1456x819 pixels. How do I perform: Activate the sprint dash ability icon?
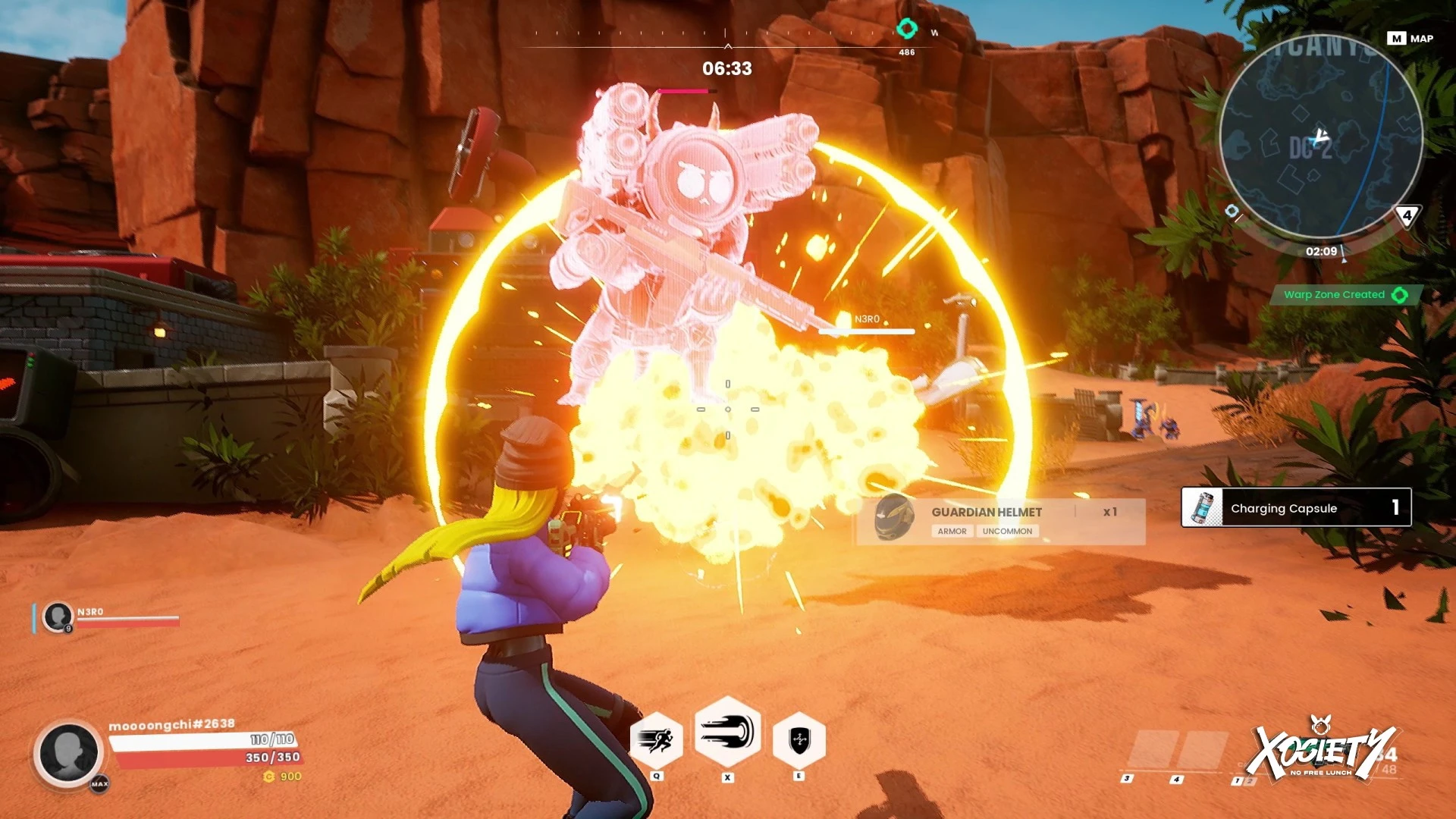[x=657, y=739]
